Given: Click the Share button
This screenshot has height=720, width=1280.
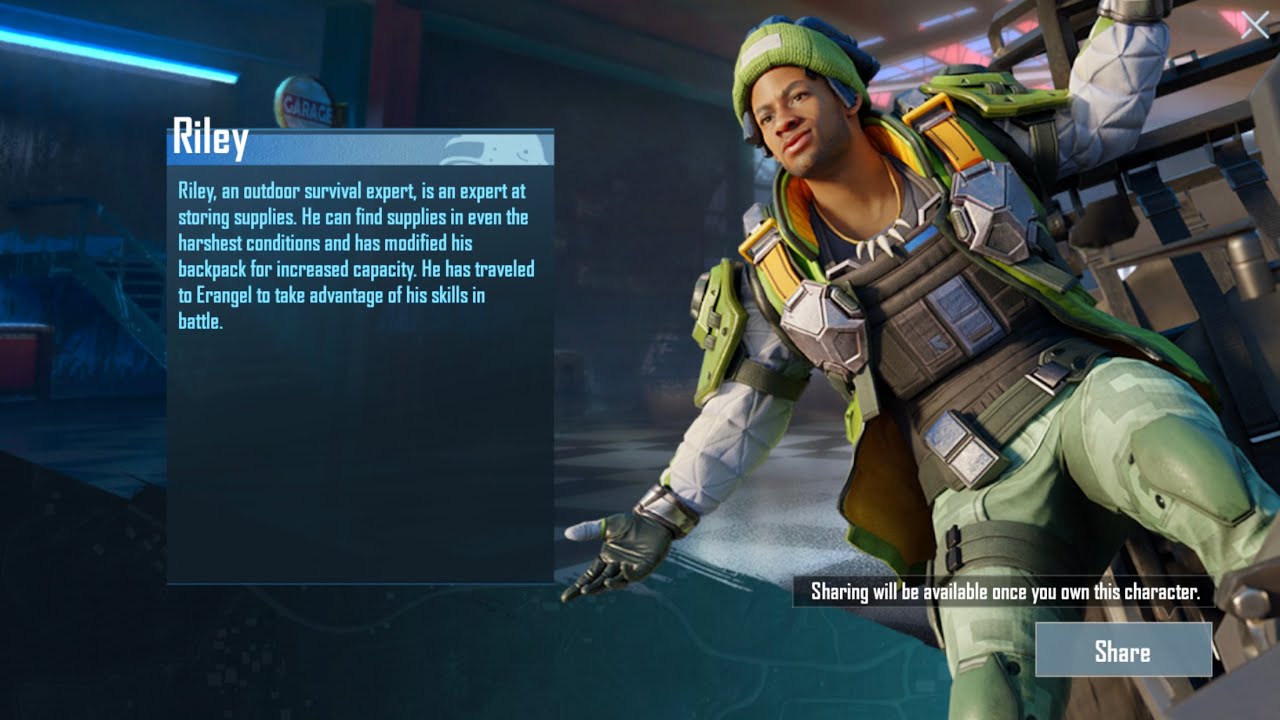Looking at the screenshot, I should (x=1123, y=651).
